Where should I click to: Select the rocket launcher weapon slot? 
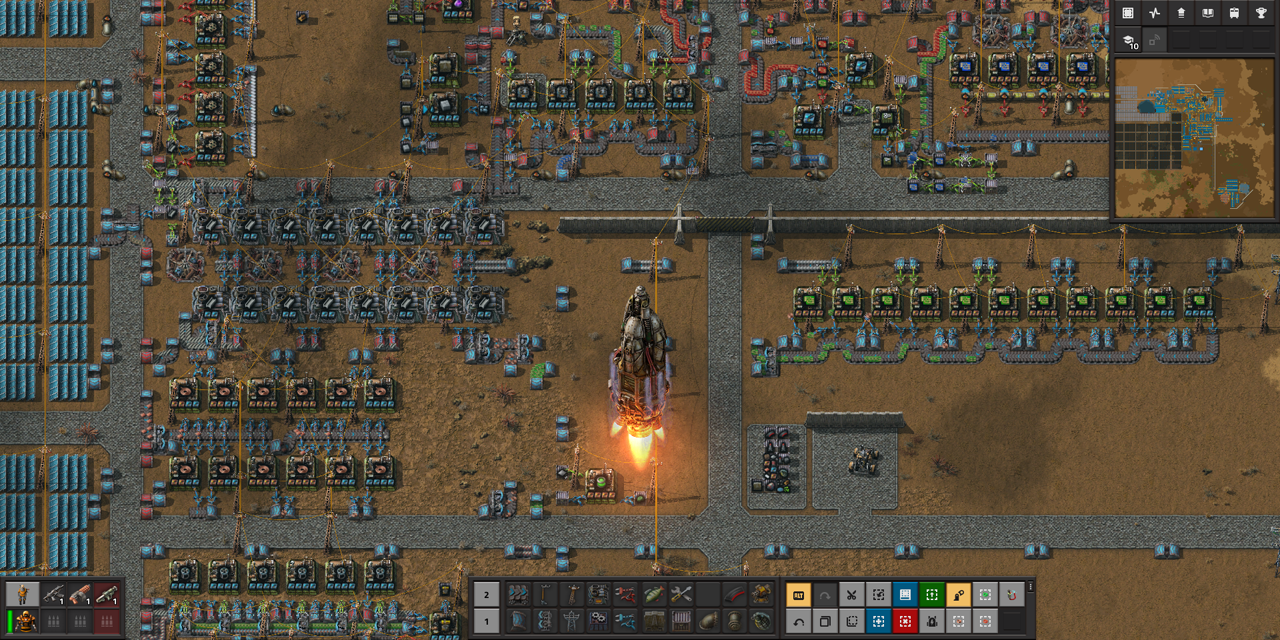click(x=106, y=595)
